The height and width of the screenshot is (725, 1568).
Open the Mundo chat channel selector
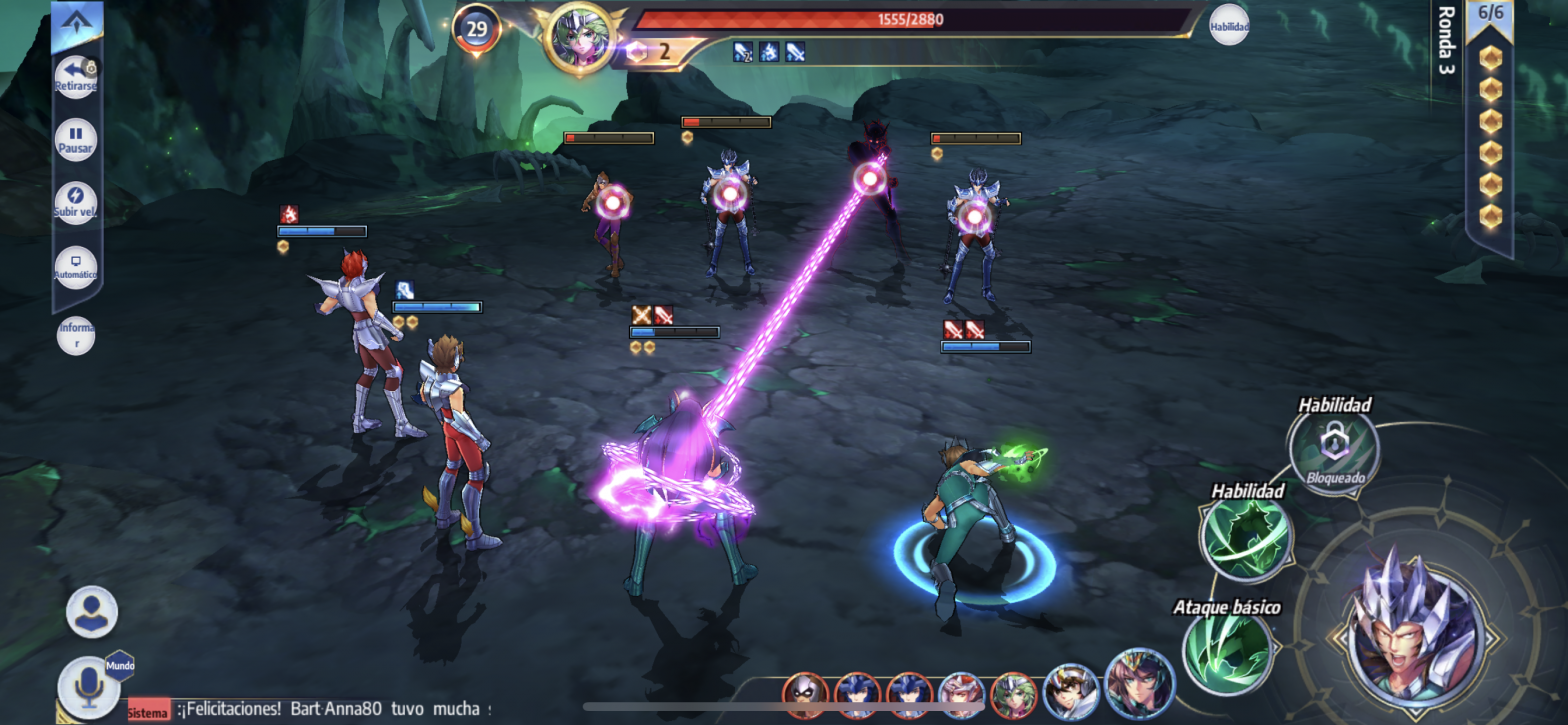pyautogui.click(x=120, y=665)
